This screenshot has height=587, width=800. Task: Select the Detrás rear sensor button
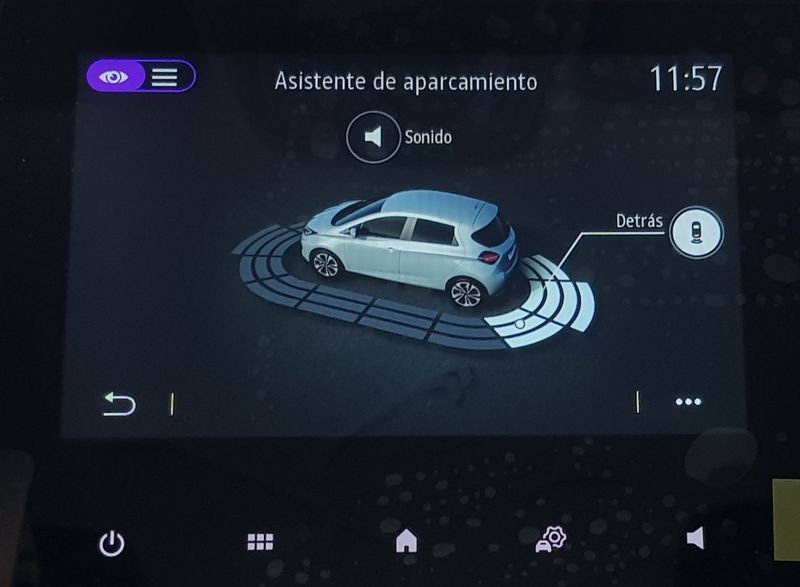(x=696, y=231)
